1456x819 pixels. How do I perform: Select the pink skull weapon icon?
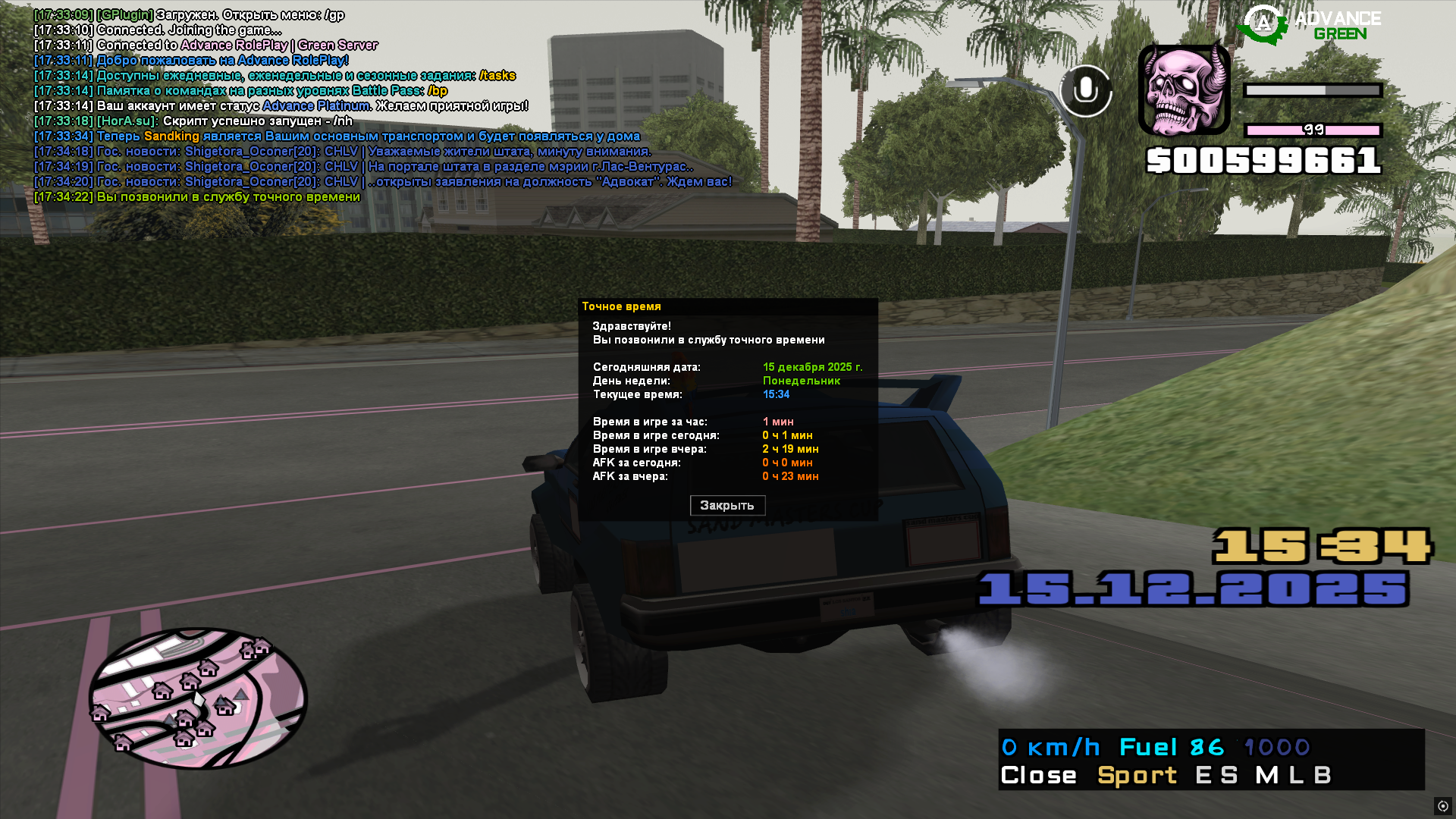click(x=1184, y=89)
